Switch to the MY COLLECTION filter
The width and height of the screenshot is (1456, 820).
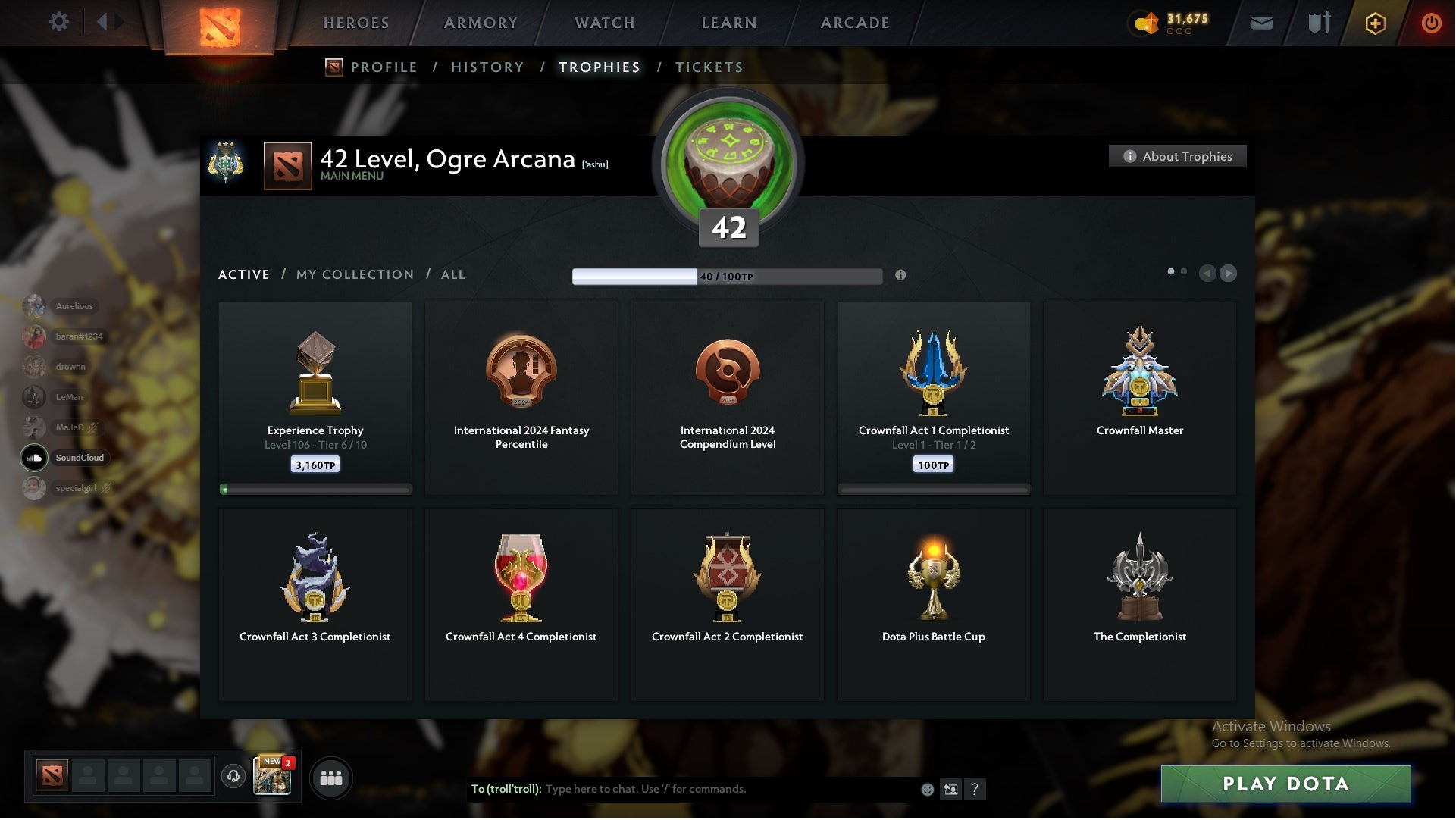point(354,274)
